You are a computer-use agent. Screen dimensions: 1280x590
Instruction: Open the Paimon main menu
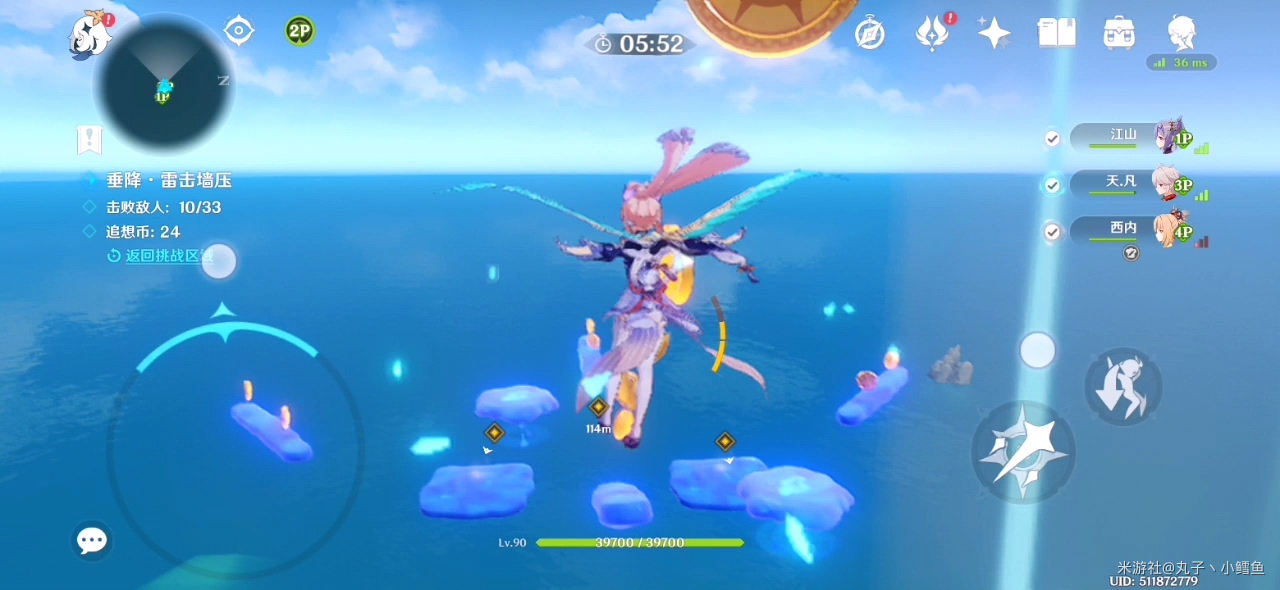pyautogui.click(x=90, y=34)
